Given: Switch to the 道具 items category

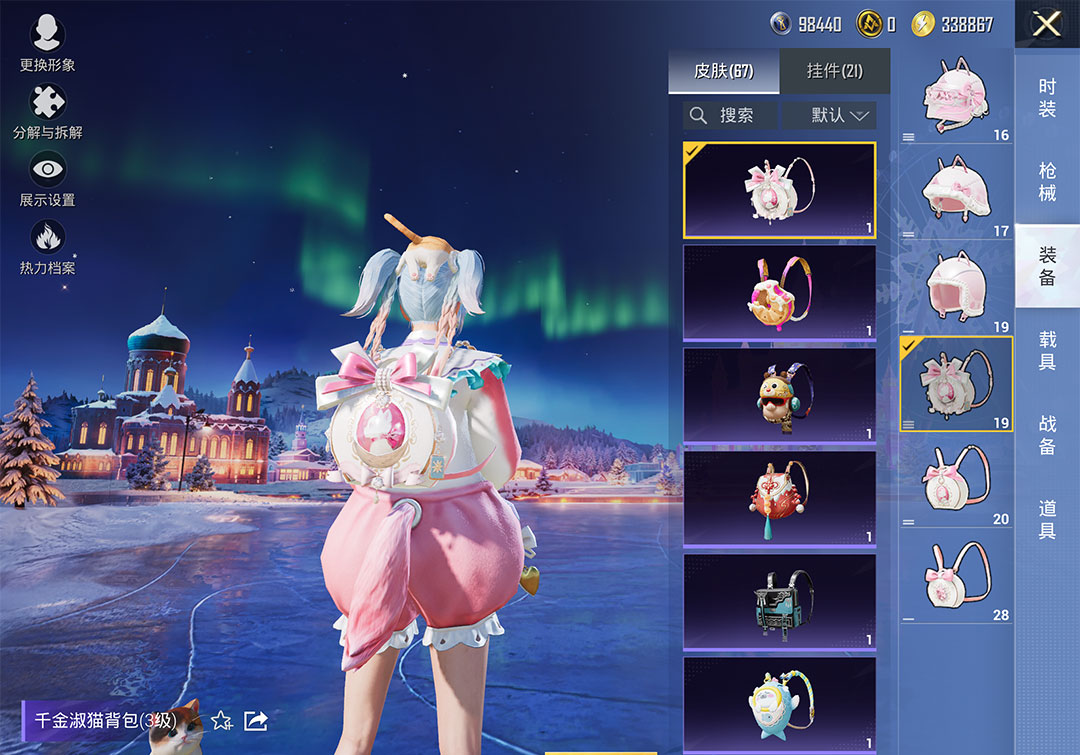Looking at the screenshot, I should pyautogui.click(x=1047, y=518).
